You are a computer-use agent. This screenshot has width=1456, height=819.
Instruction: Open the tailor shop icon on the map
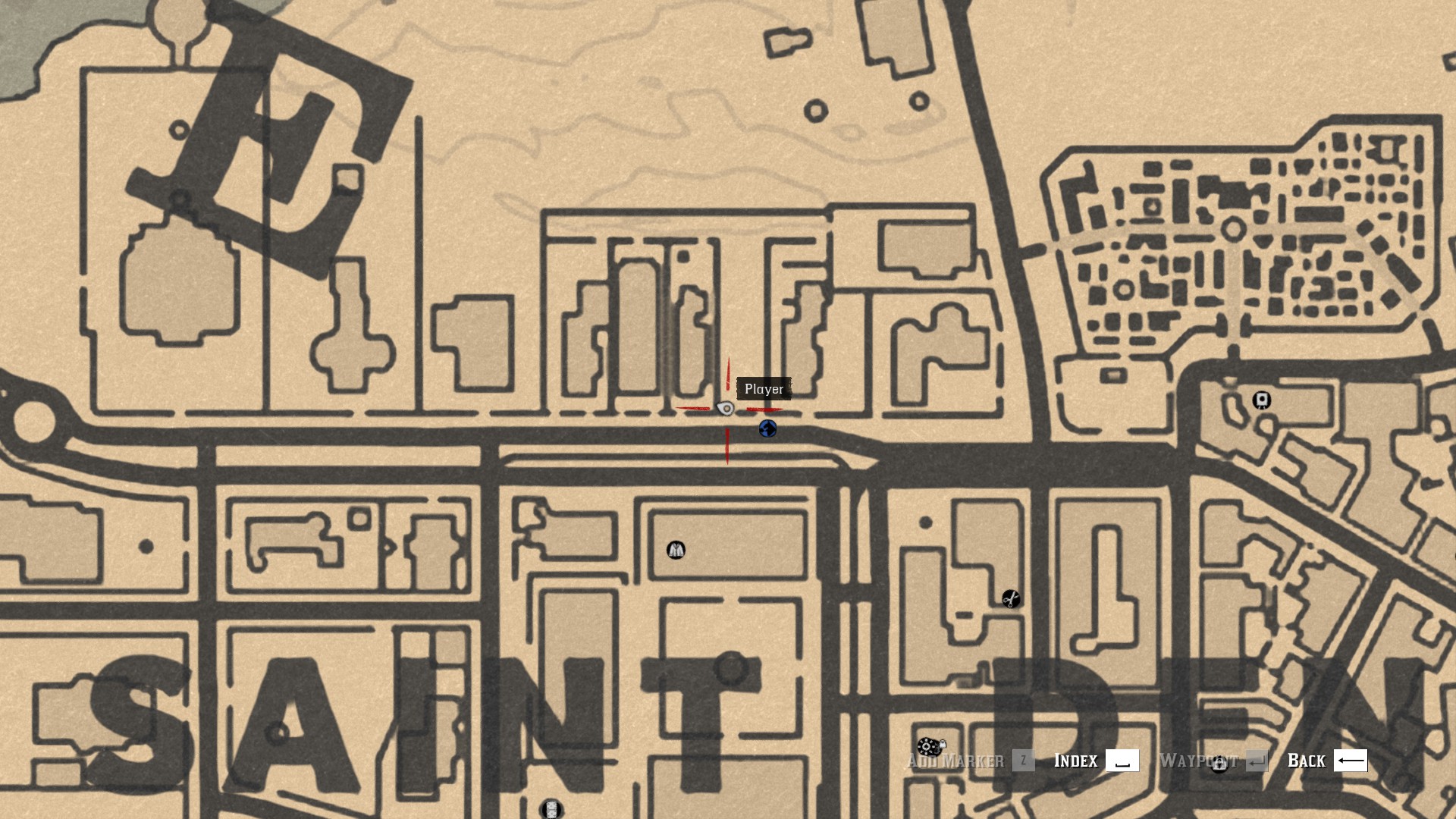click(x=676, y=550)
